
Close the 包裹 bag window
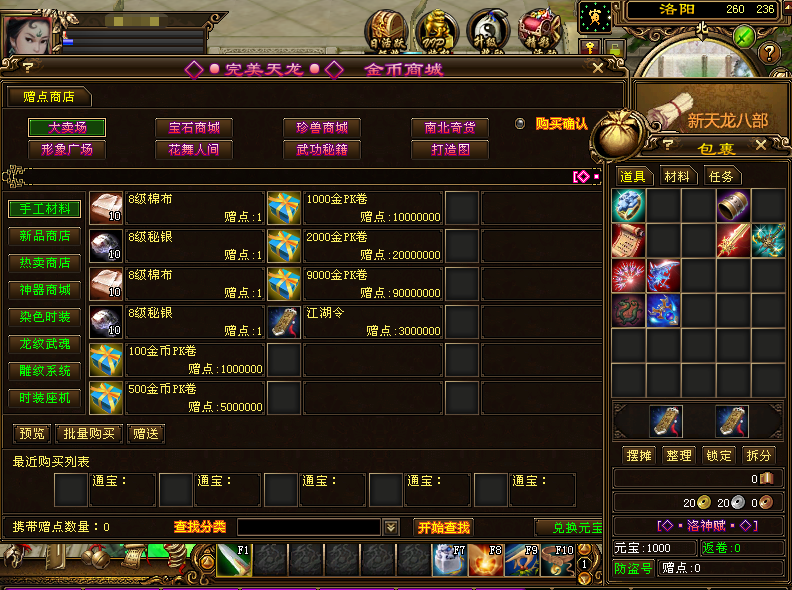762,145
